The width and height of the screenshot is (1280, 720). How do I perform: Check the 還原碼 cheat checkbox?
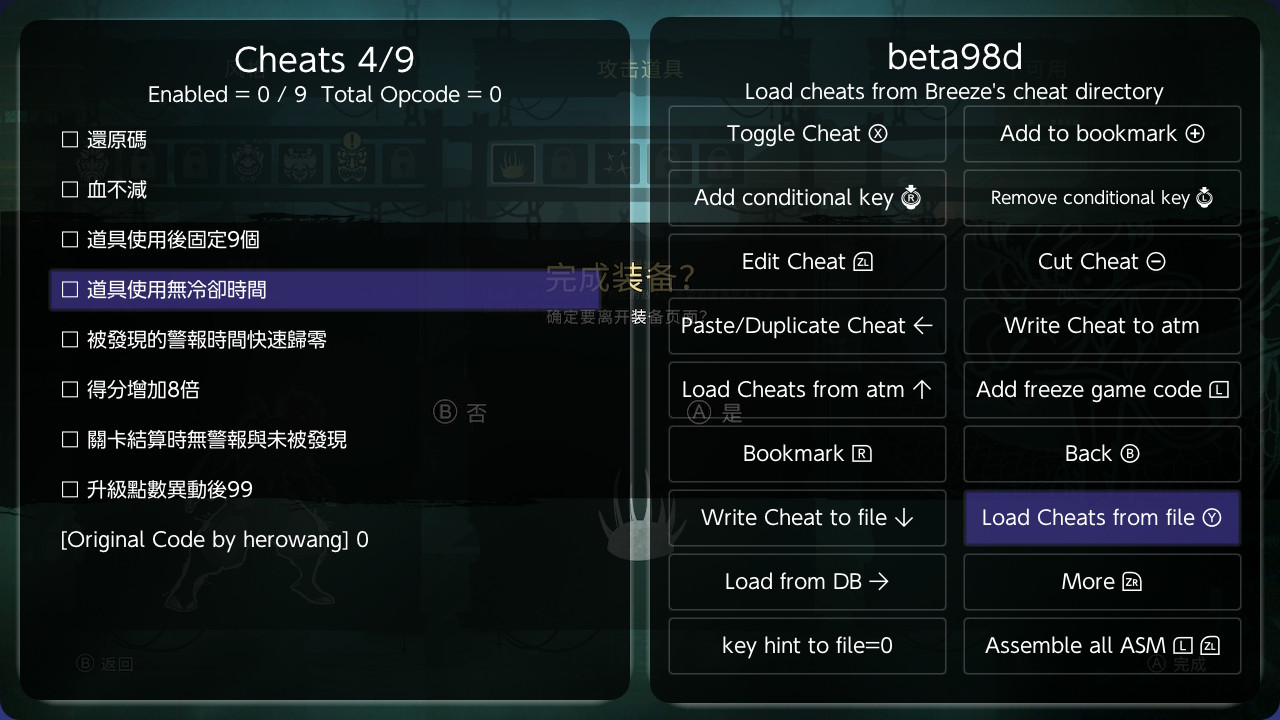click(x=69, y=140)
